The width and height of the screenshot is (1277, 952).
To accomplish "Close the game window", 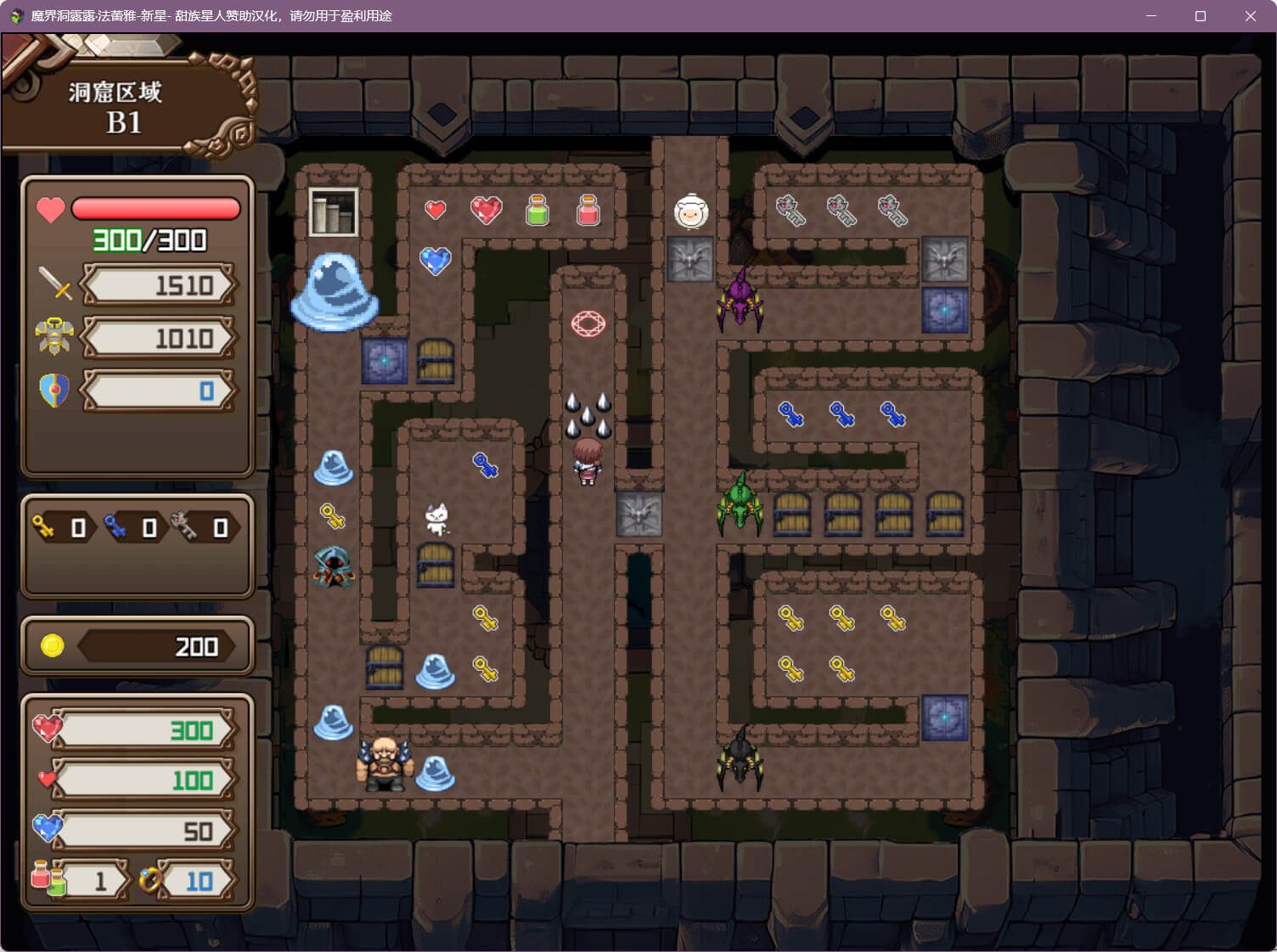I will click(1250, 16).
